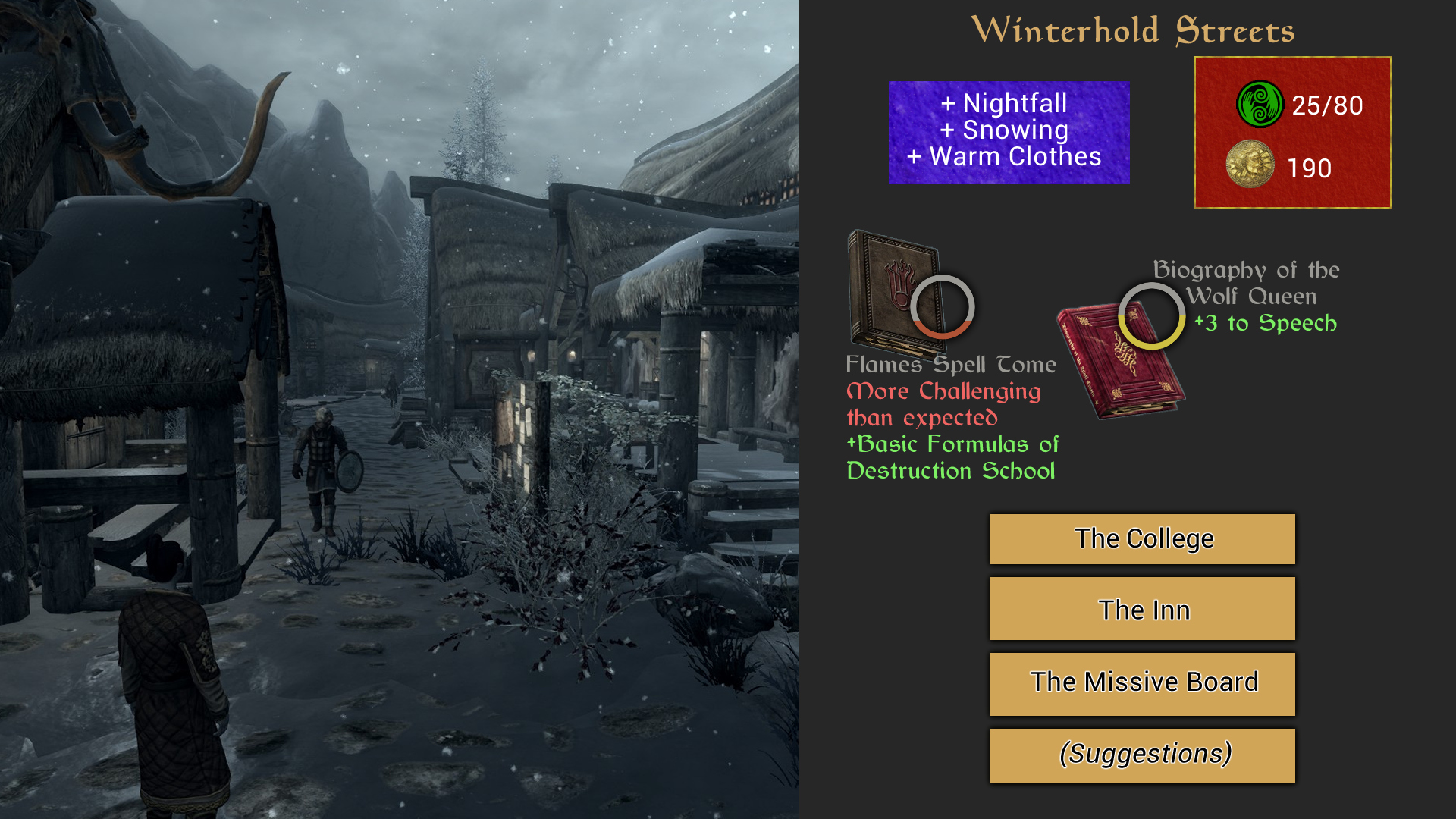Screen dimensions: 1456x819
Task: Open The Missive Board
Action: point(1142,682)
